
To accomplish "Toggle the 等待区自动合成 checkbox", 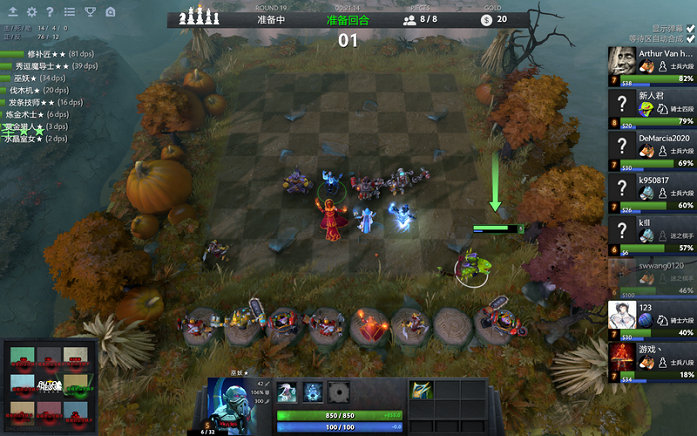I will pos(690,39).
